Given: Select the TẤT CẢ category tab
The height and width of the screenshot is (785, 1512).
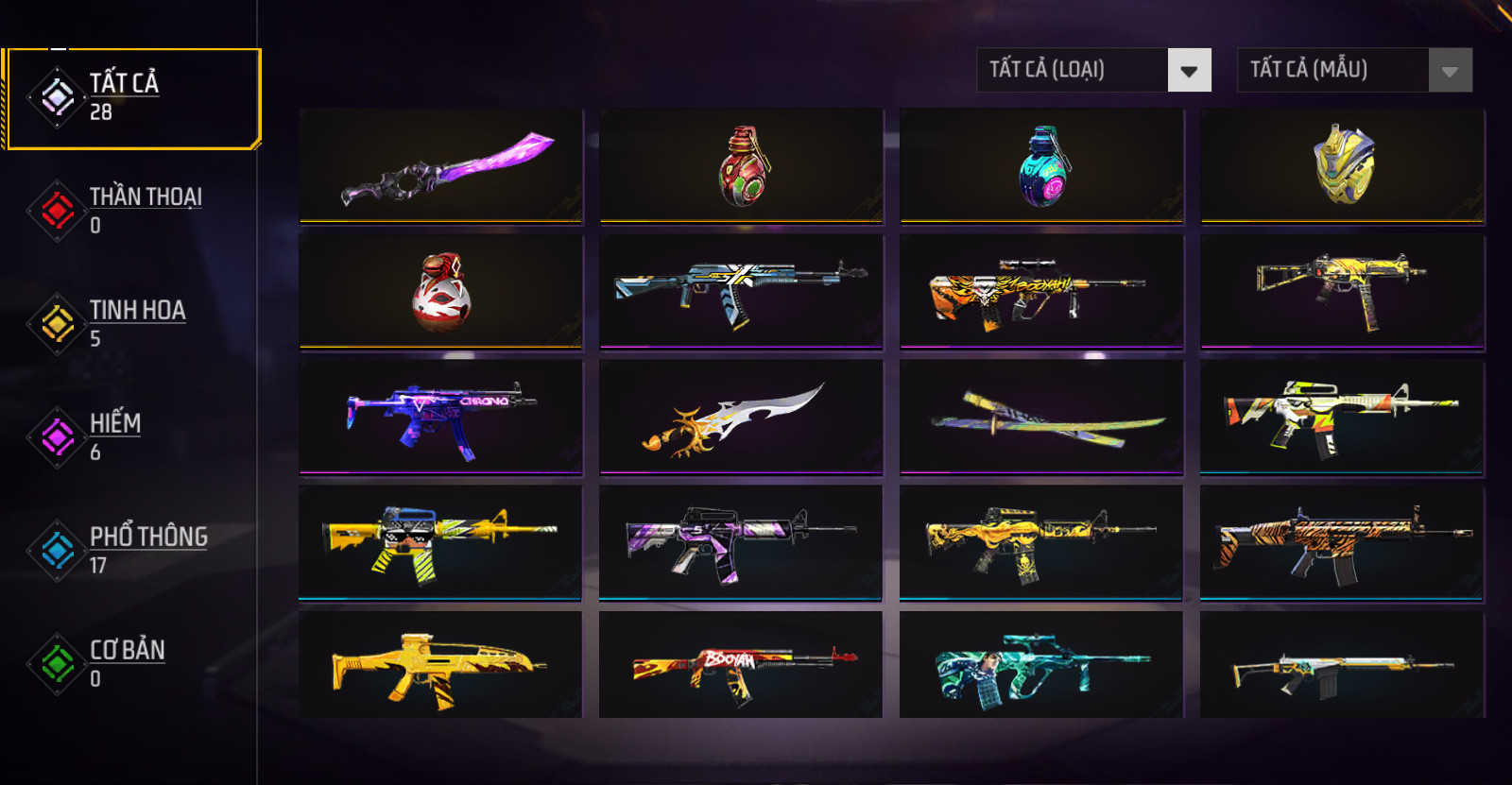Looking at the screenshot, I should tap(132, 98).
